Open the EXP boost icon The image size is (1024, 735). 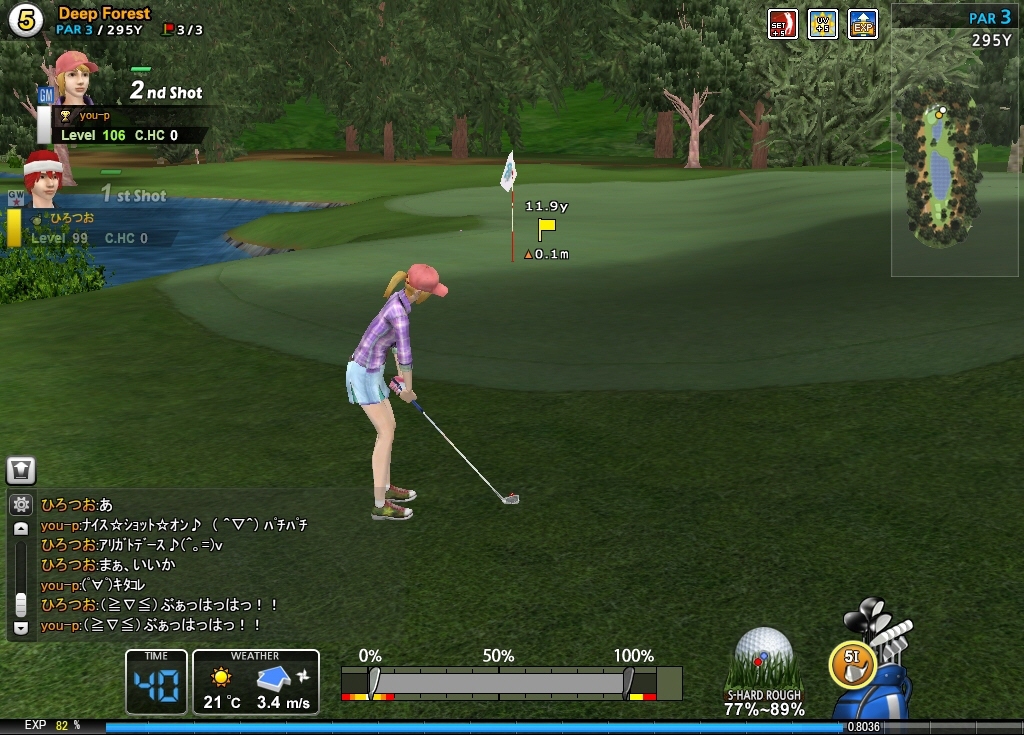point(862,24)
